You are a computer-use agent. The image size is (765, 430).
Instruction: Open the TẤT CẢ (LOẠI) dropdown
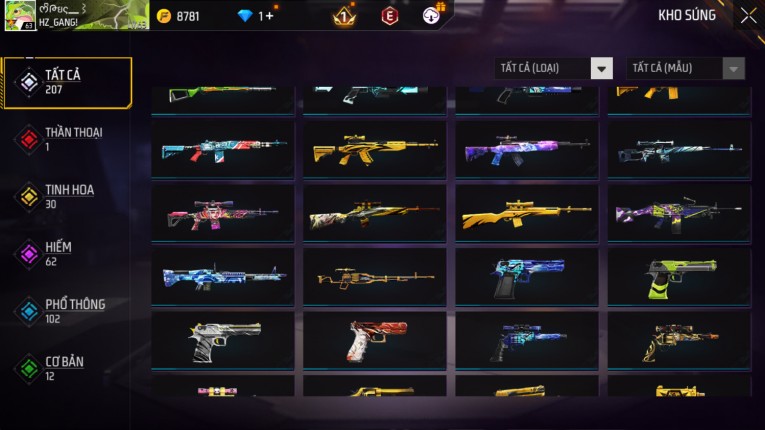click(x=554, y=68)
